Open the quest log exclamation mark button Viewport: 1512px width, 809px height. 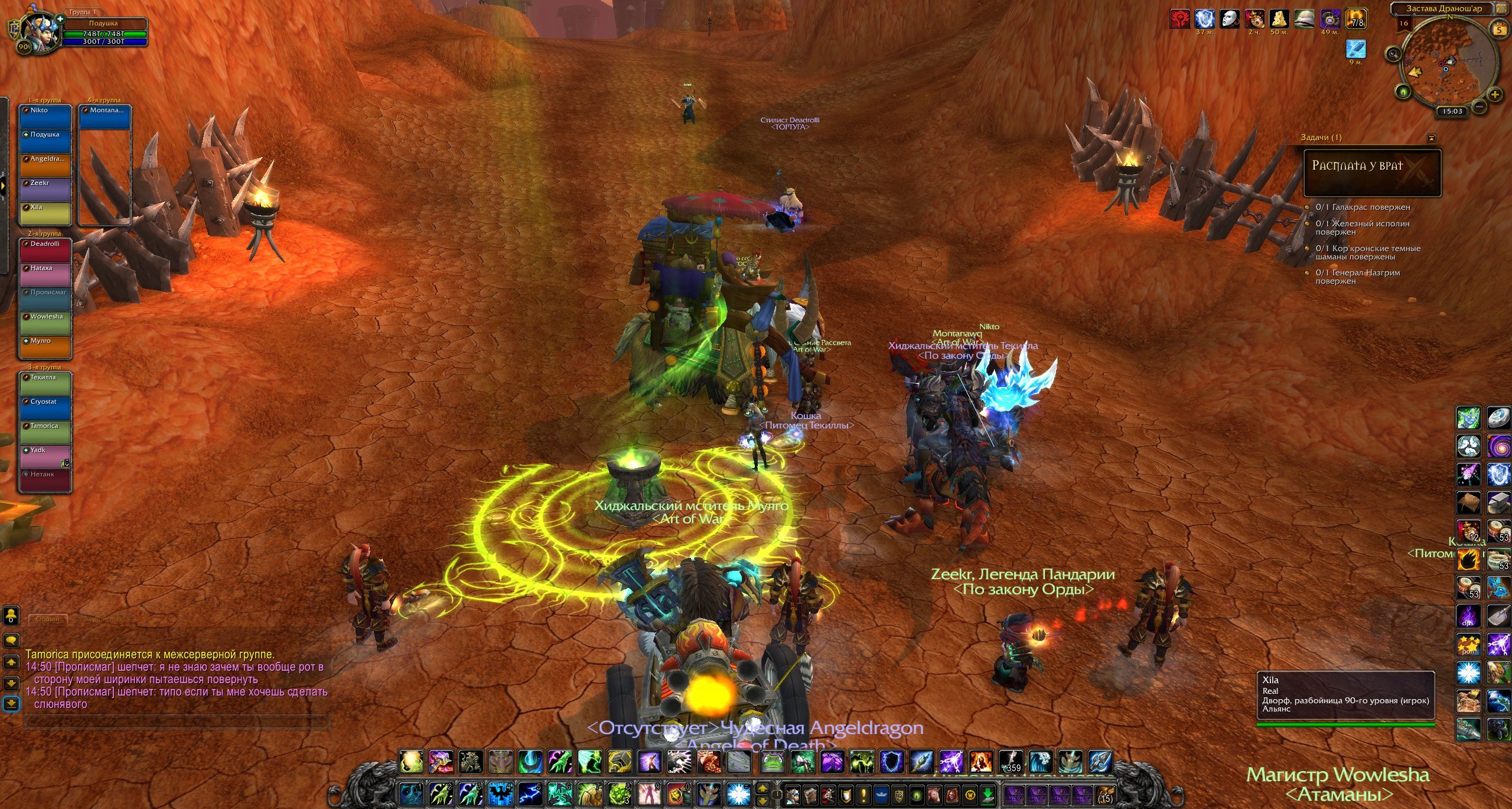click(x=863, y=795)
